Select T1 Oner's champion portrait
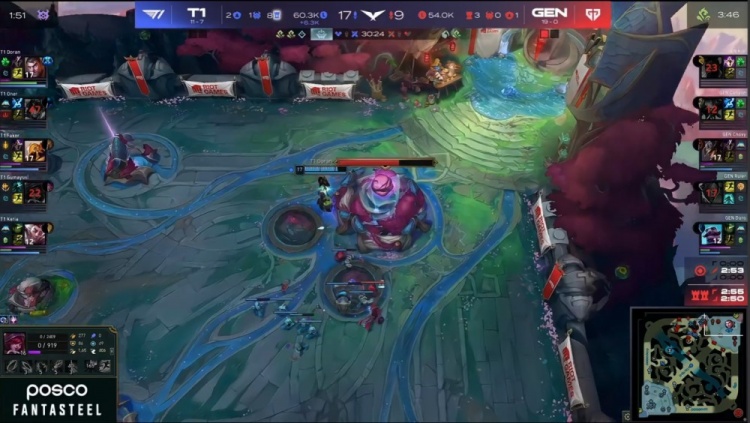 tap(33, 109)
